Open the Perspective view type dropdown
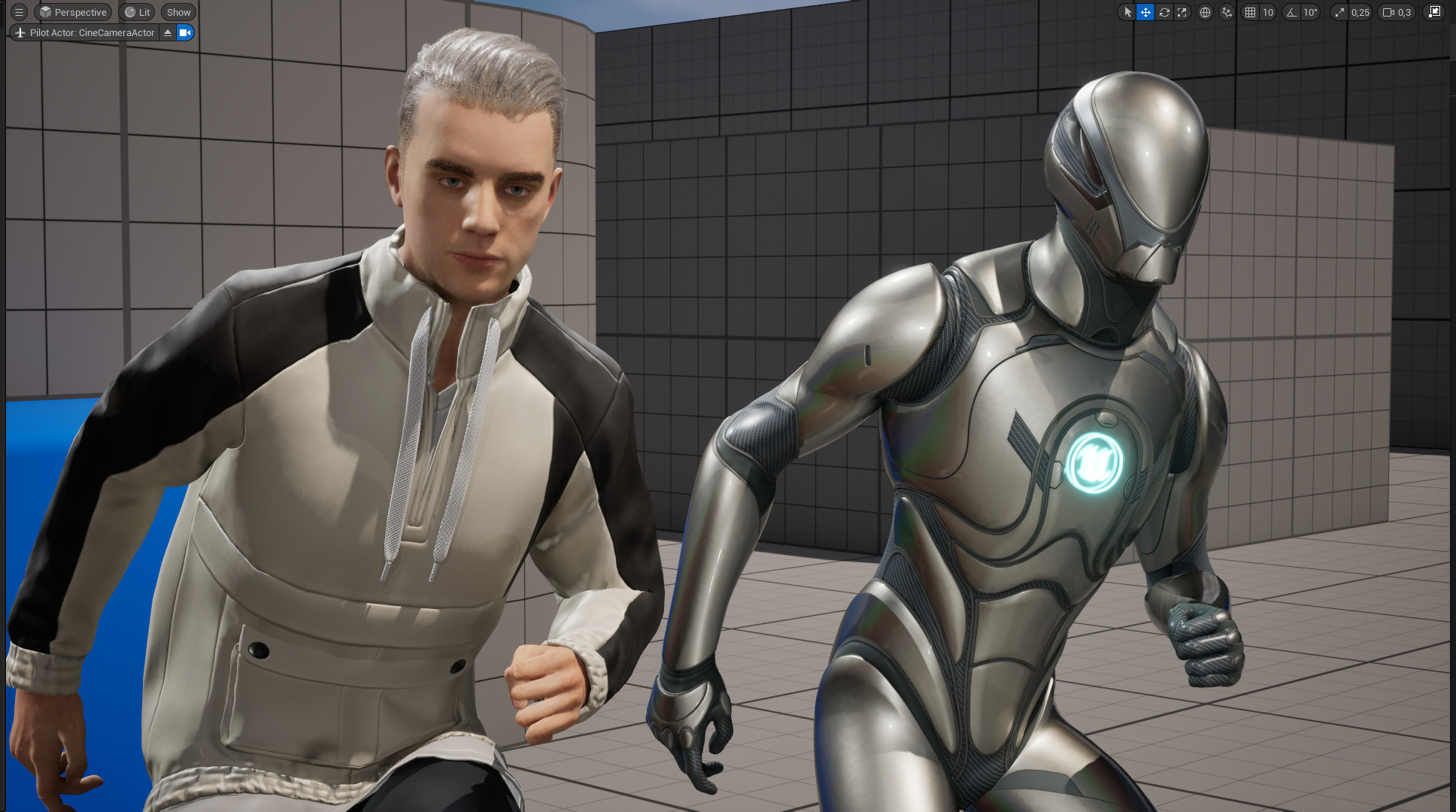The height and width of the screenshot is (812, 1456). (73, 12)
